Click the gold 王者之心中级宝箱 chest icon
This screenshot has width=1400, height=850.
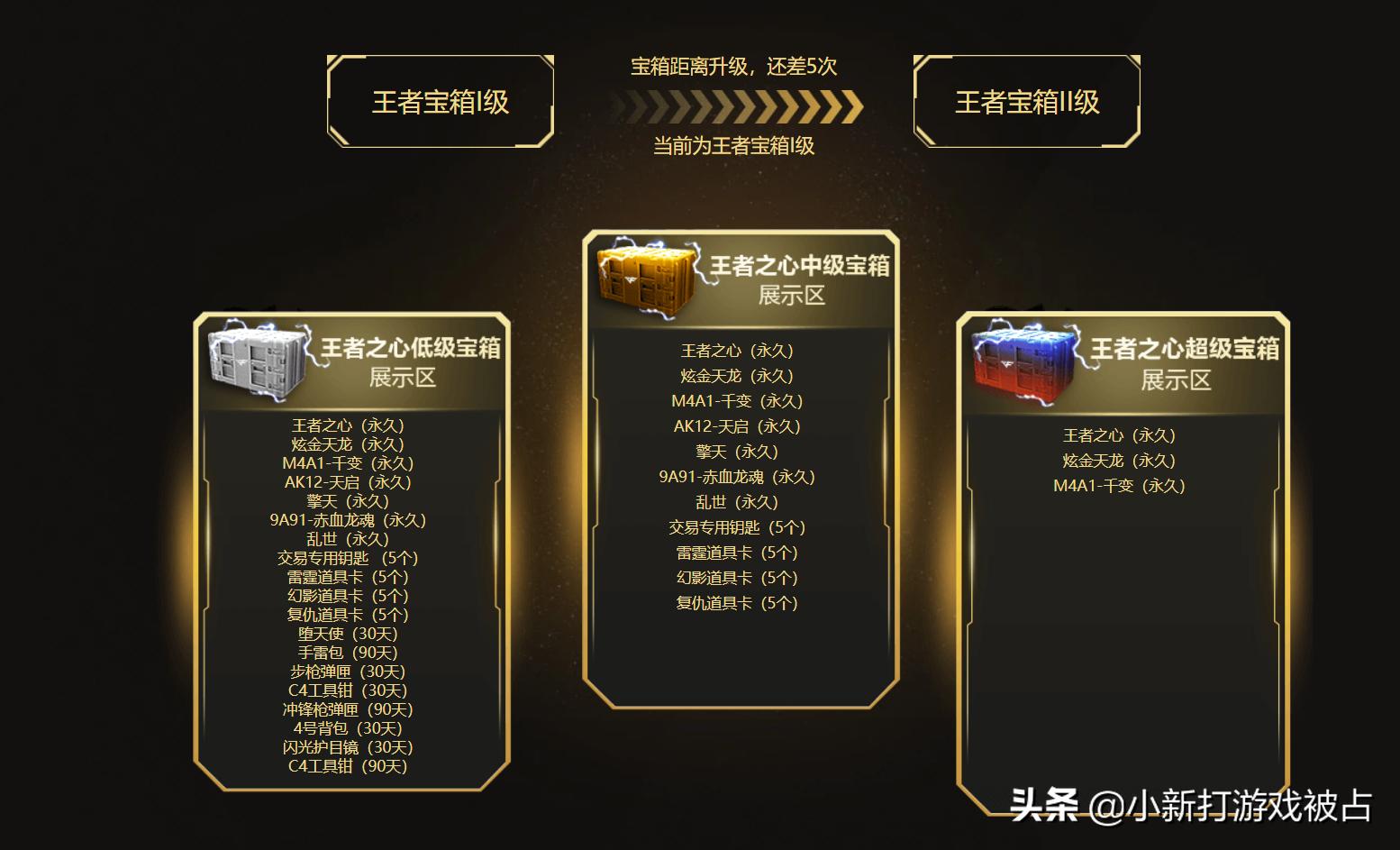[641, 275]
